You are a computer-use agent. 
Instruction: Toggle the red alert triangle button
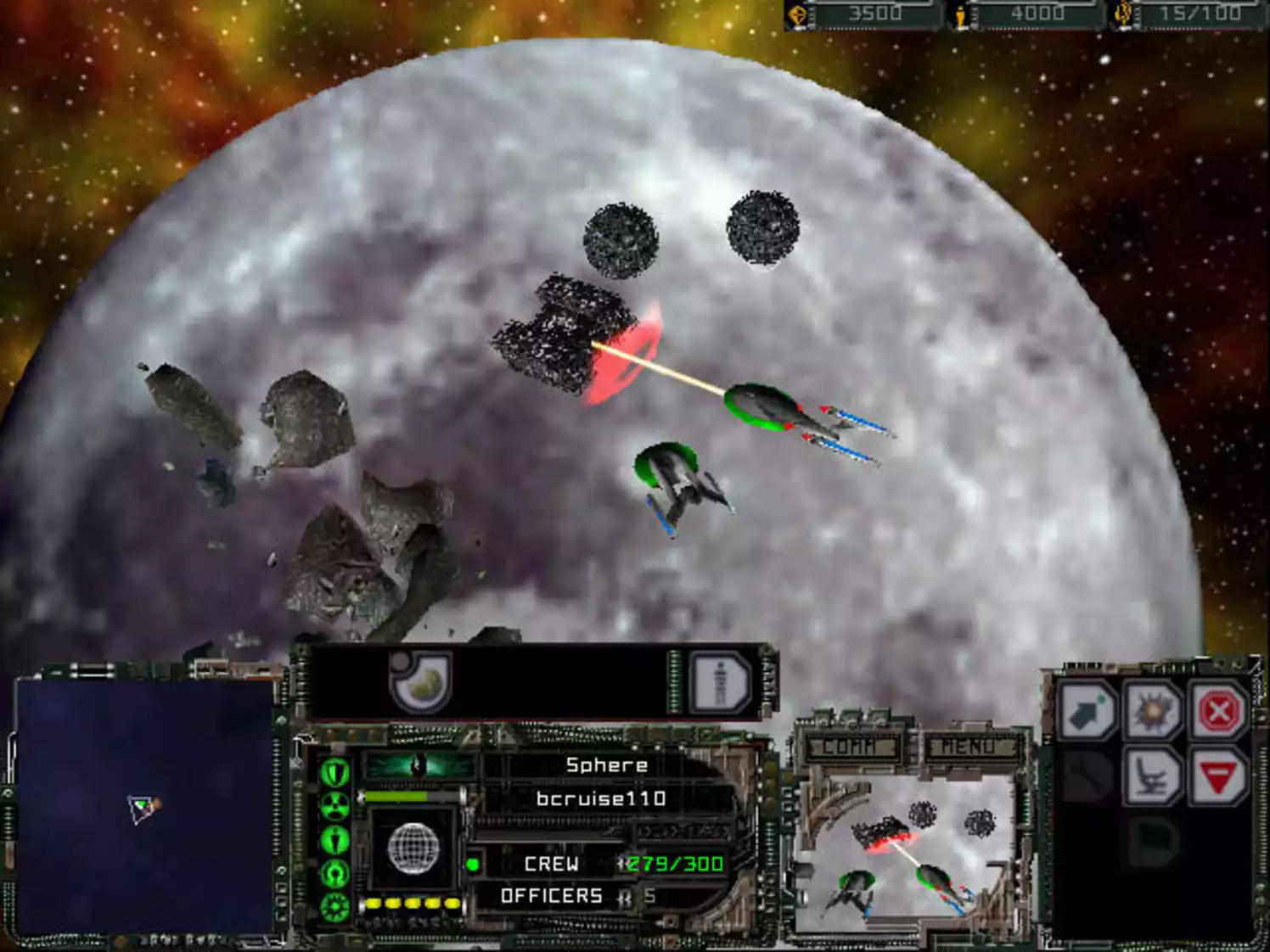(1217, 776)
